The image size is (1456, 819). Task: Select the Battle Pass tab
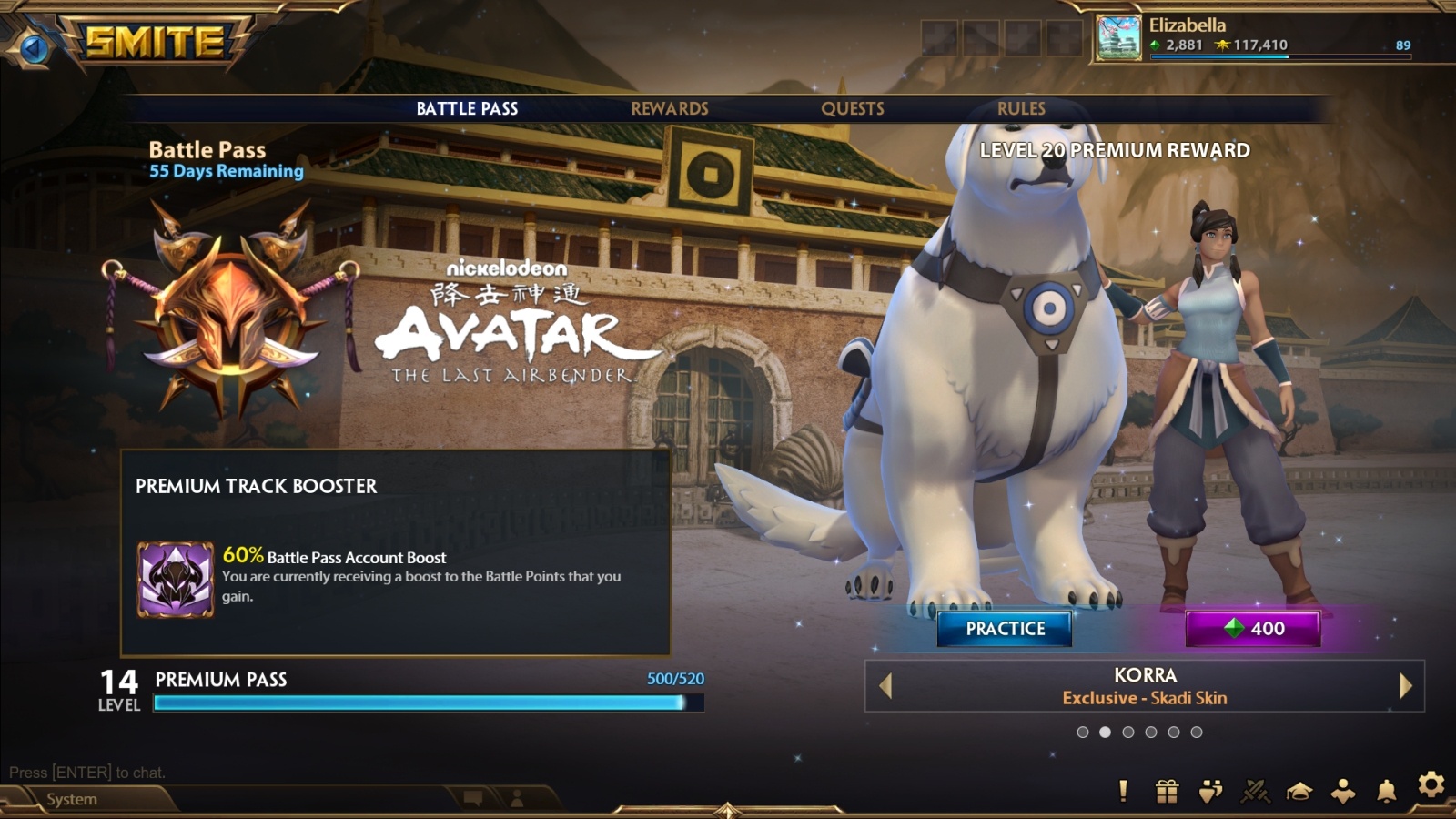click(467, 108)
